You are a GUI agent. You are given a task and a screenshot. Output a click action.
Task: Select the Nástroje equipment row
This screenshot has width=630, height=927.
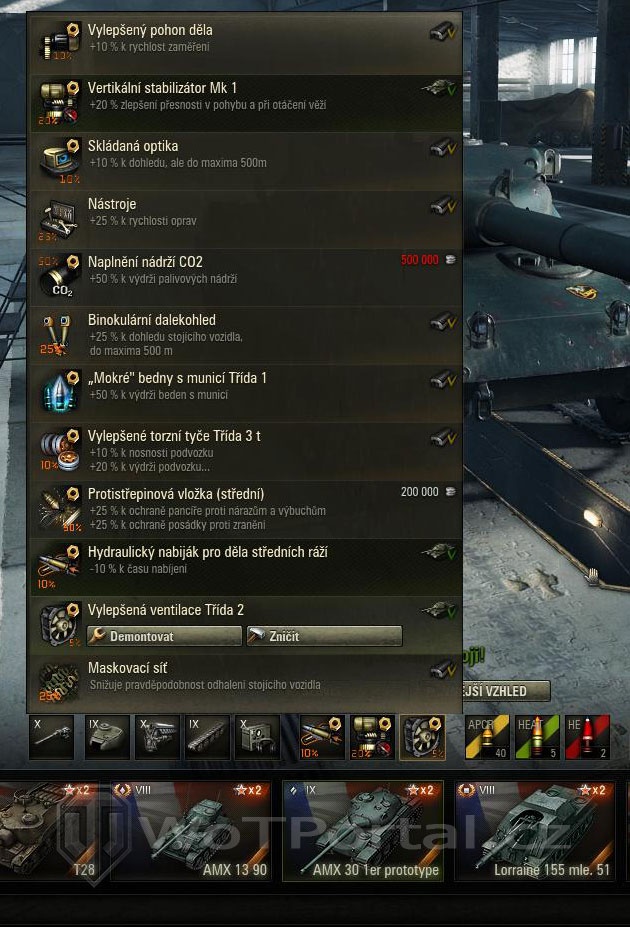tap(245, 214)
